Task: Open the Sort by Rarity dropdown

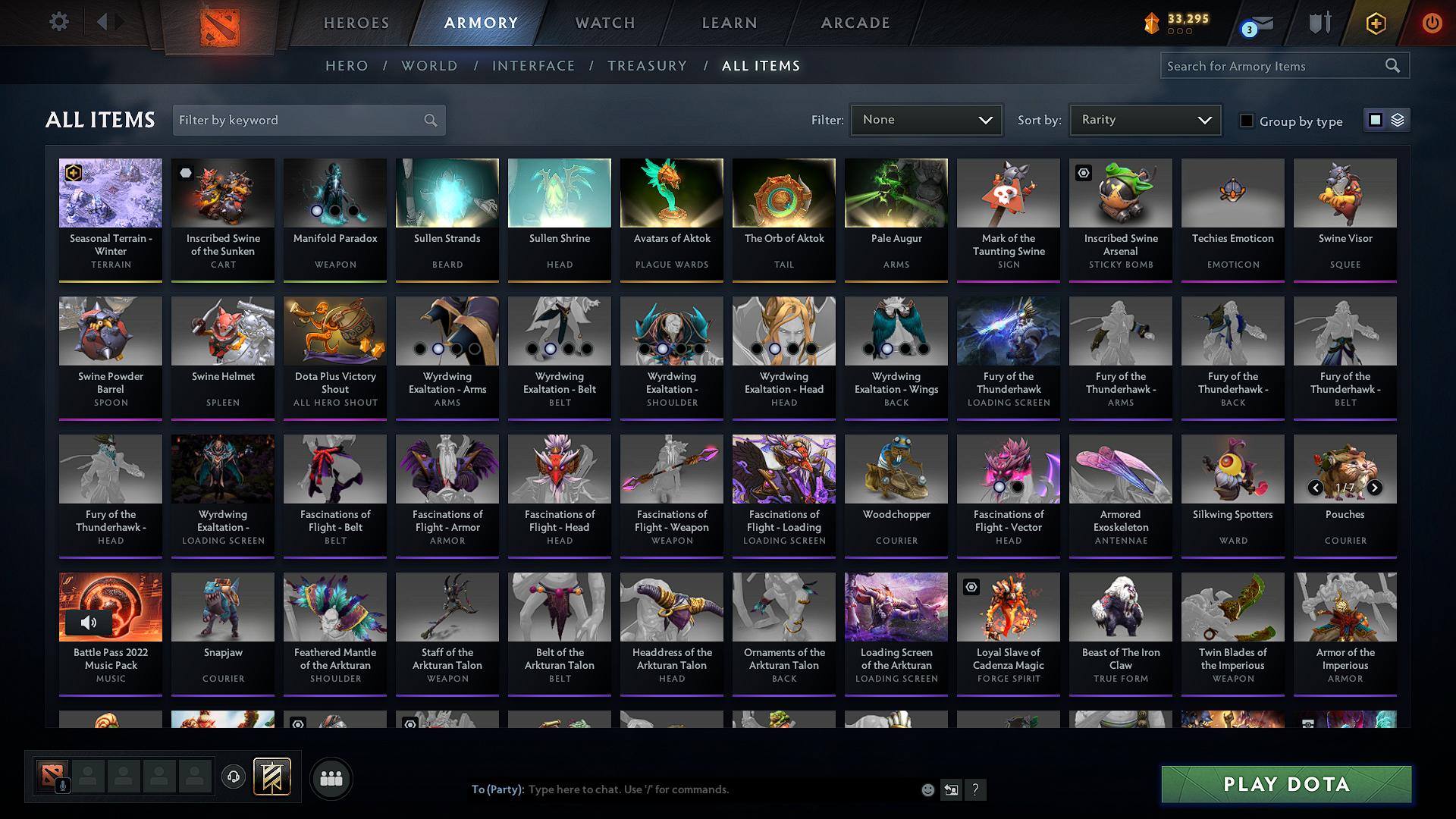Action: [1145, 119]
